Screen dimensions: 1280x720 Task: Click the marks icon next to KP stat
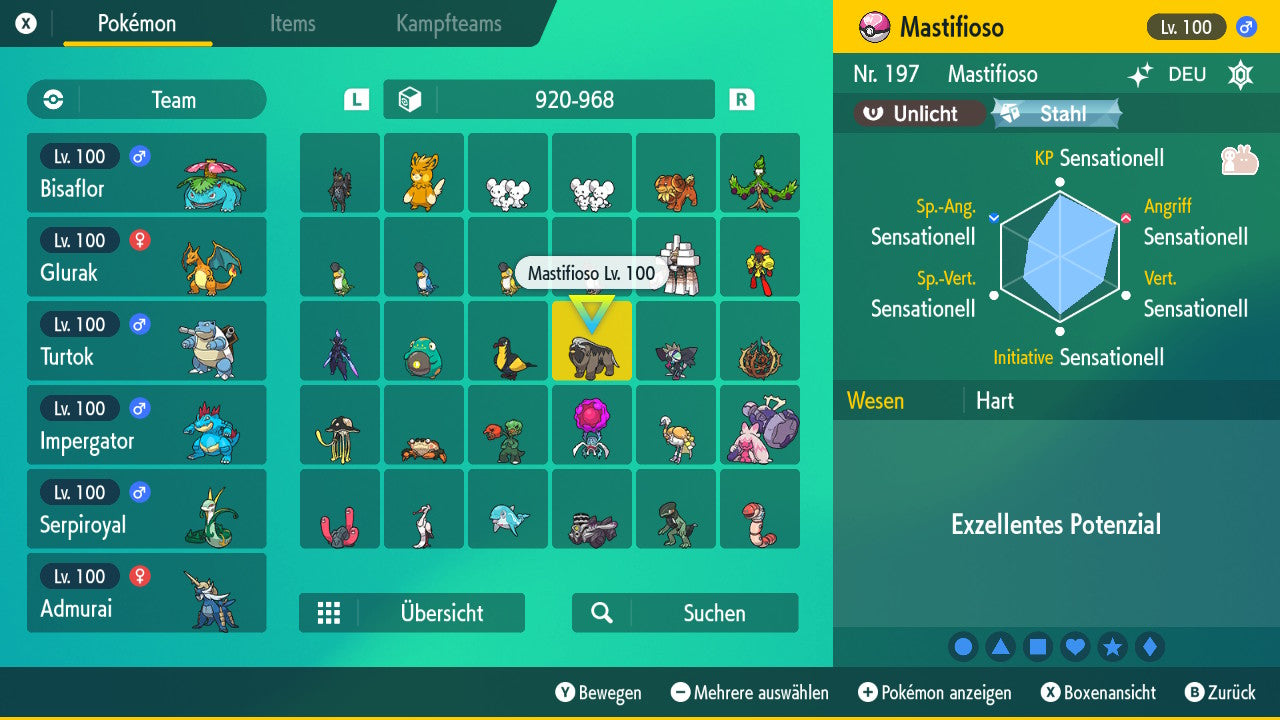(x=1238, y=158)
